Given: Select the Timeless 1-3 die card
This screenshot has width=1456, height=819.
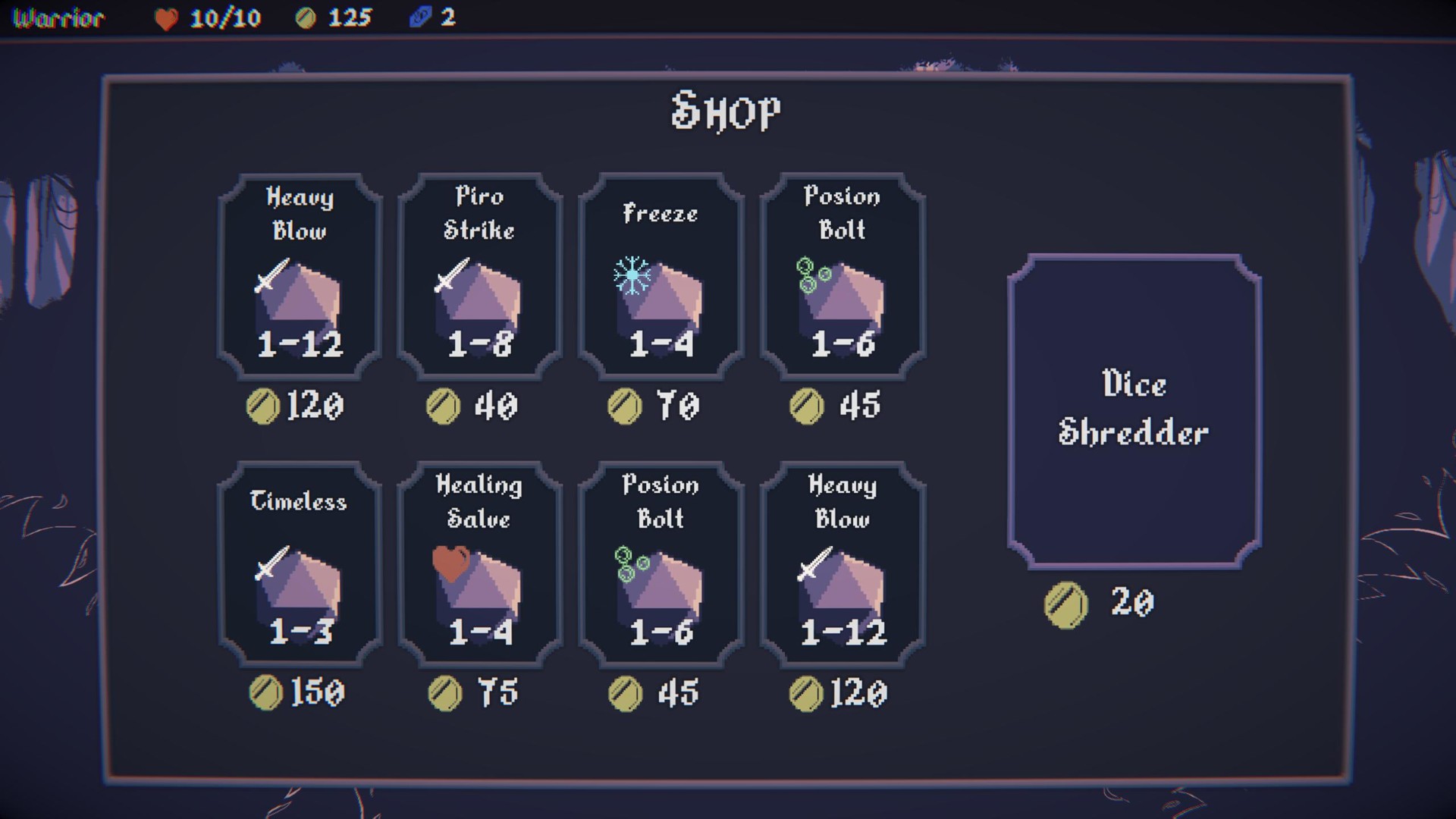Looking at the screenshot, I should 298,565.
